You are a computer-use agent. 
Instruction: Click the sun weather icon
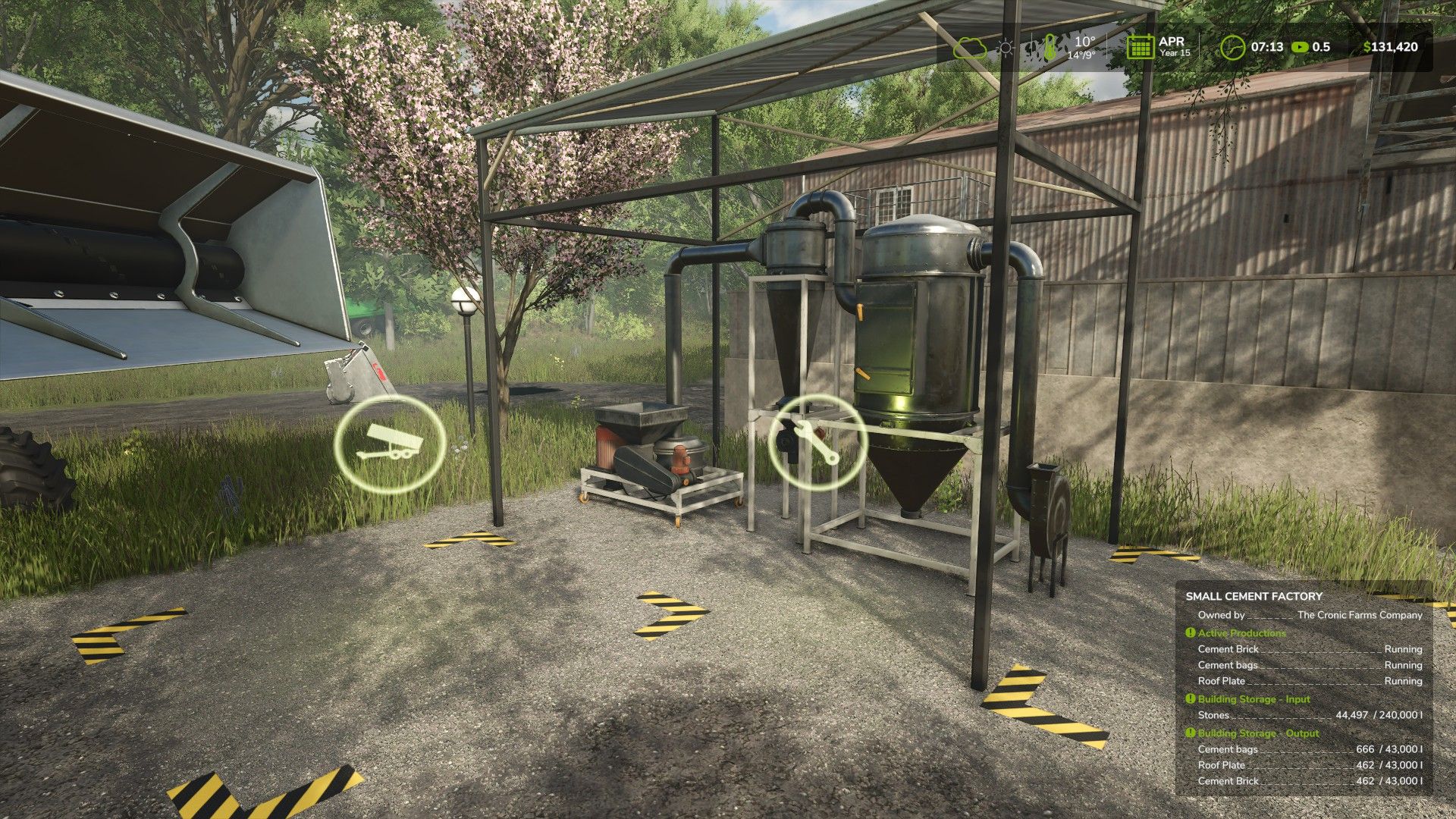coord(1006,48)
